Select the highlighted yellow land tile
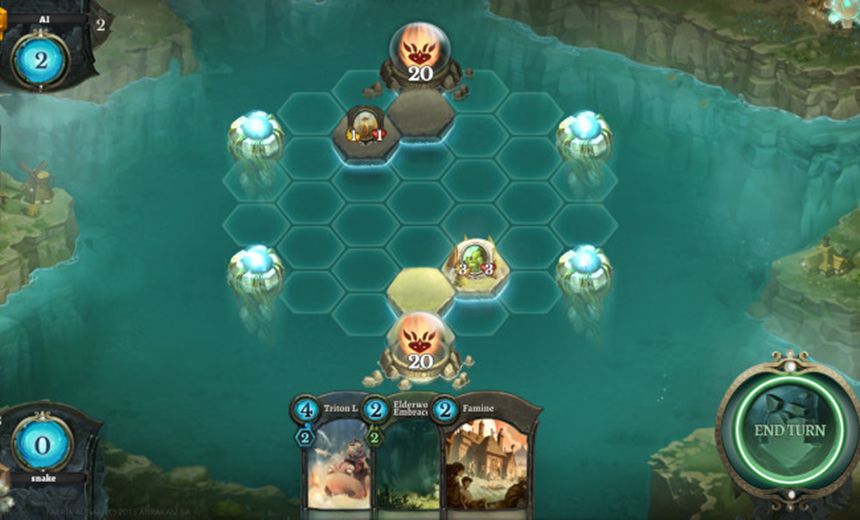The width and height of the screenshot is (860, 520). pos(419,289)
